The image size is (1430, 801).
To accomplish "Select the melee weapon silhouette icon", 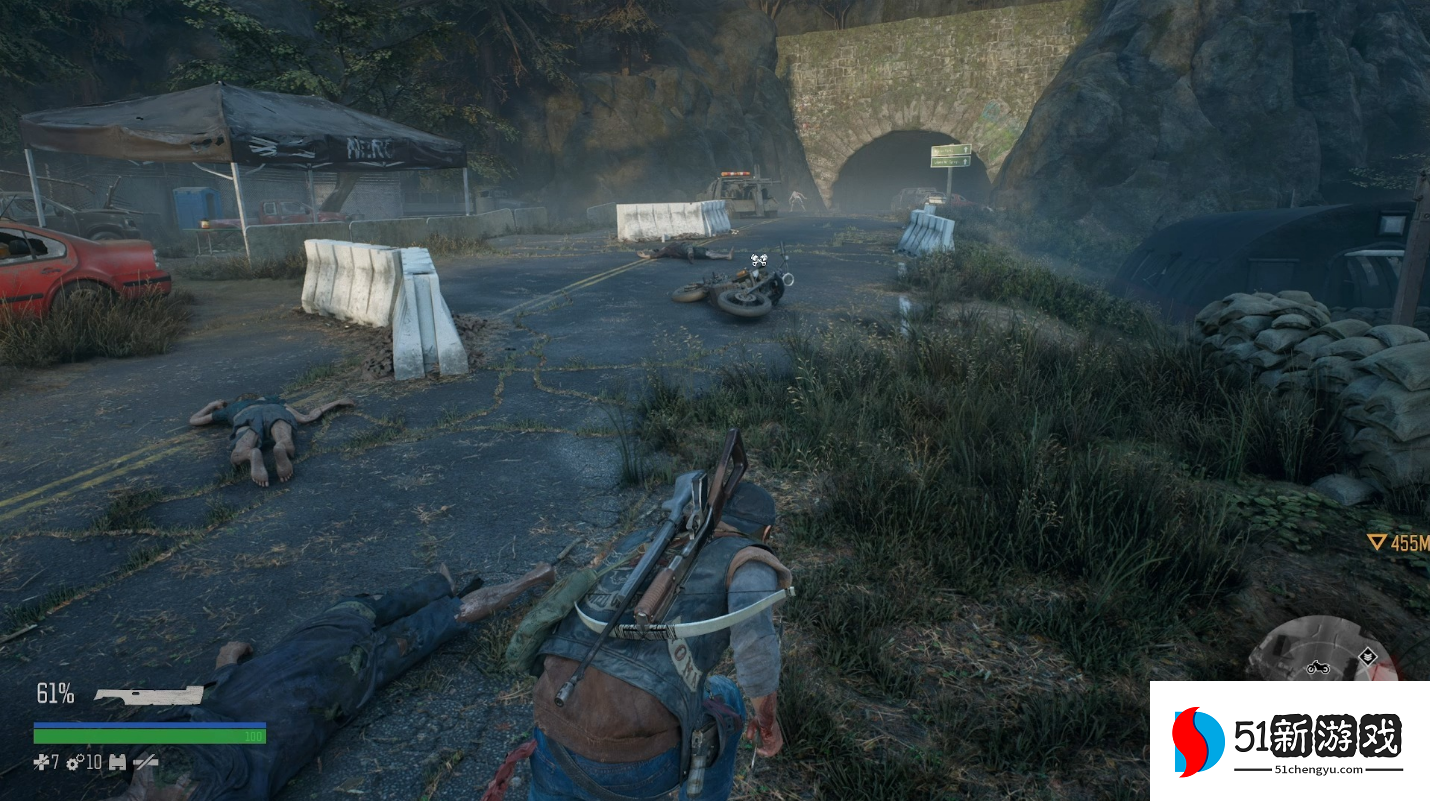I will 149,695.
